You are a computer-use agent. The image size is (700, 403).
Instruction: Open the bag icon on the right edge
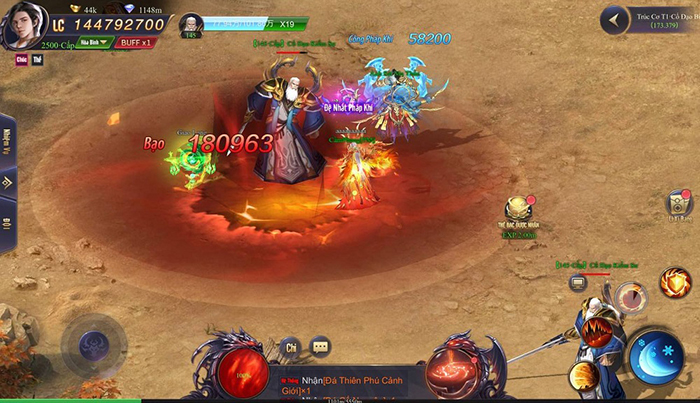(680, 205)
